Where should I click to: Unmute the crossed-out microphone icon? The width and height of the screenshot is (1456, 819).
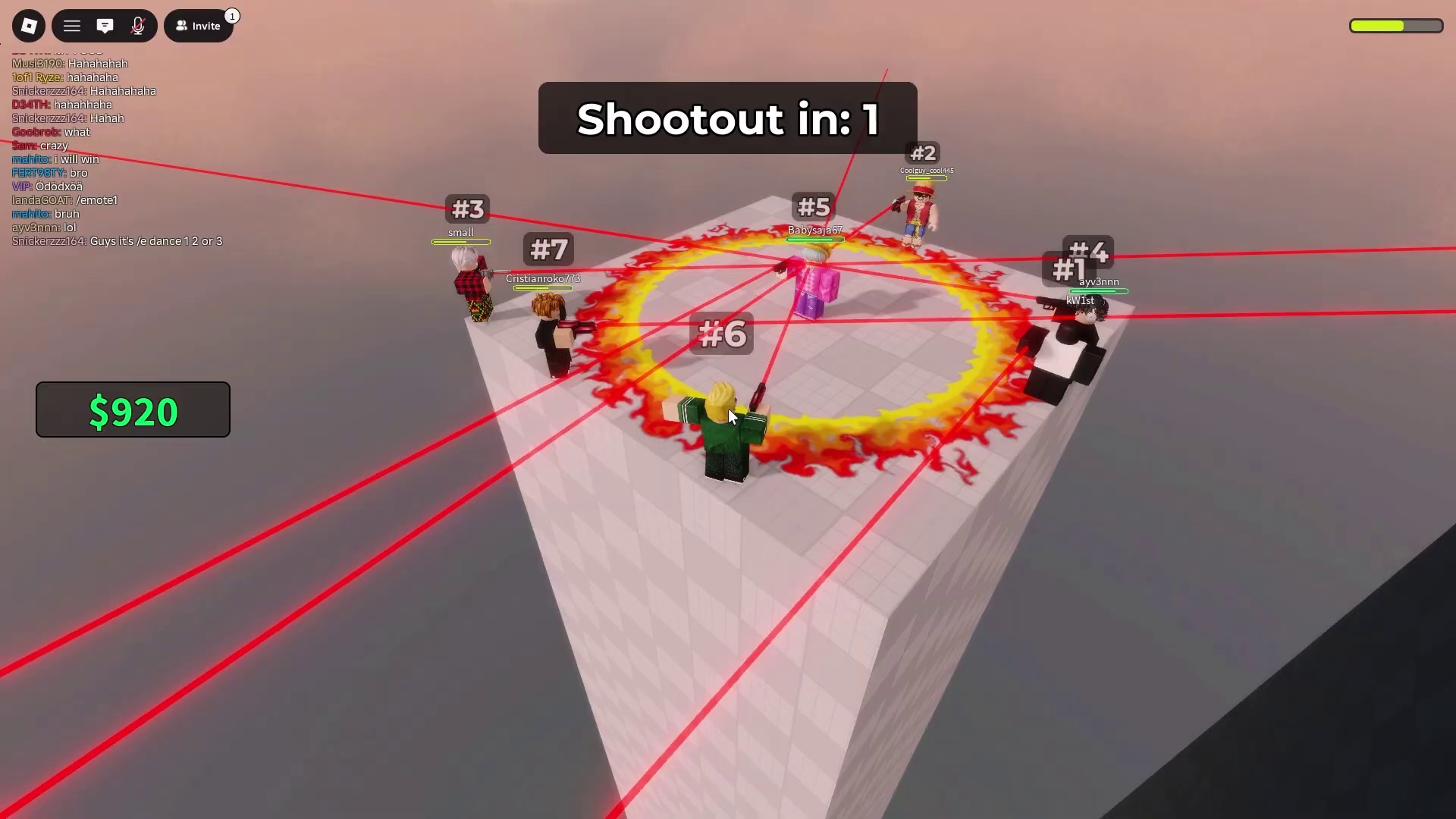point(138,25)
